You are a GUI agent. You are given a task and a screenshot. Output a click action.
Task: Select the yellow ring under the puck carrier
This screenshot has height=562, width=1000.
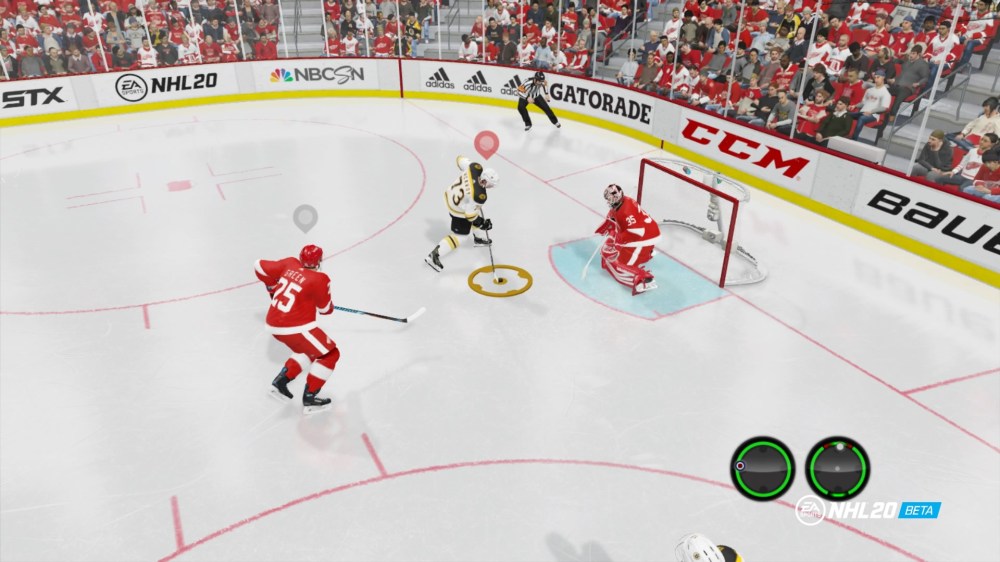tap(500, 280)
